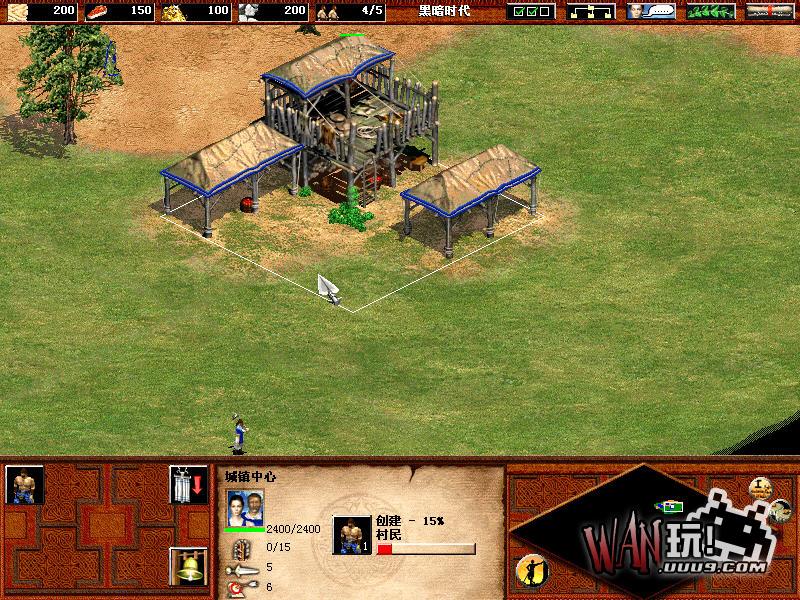Toggle the advanced stats button near minimap

(760, 488)
